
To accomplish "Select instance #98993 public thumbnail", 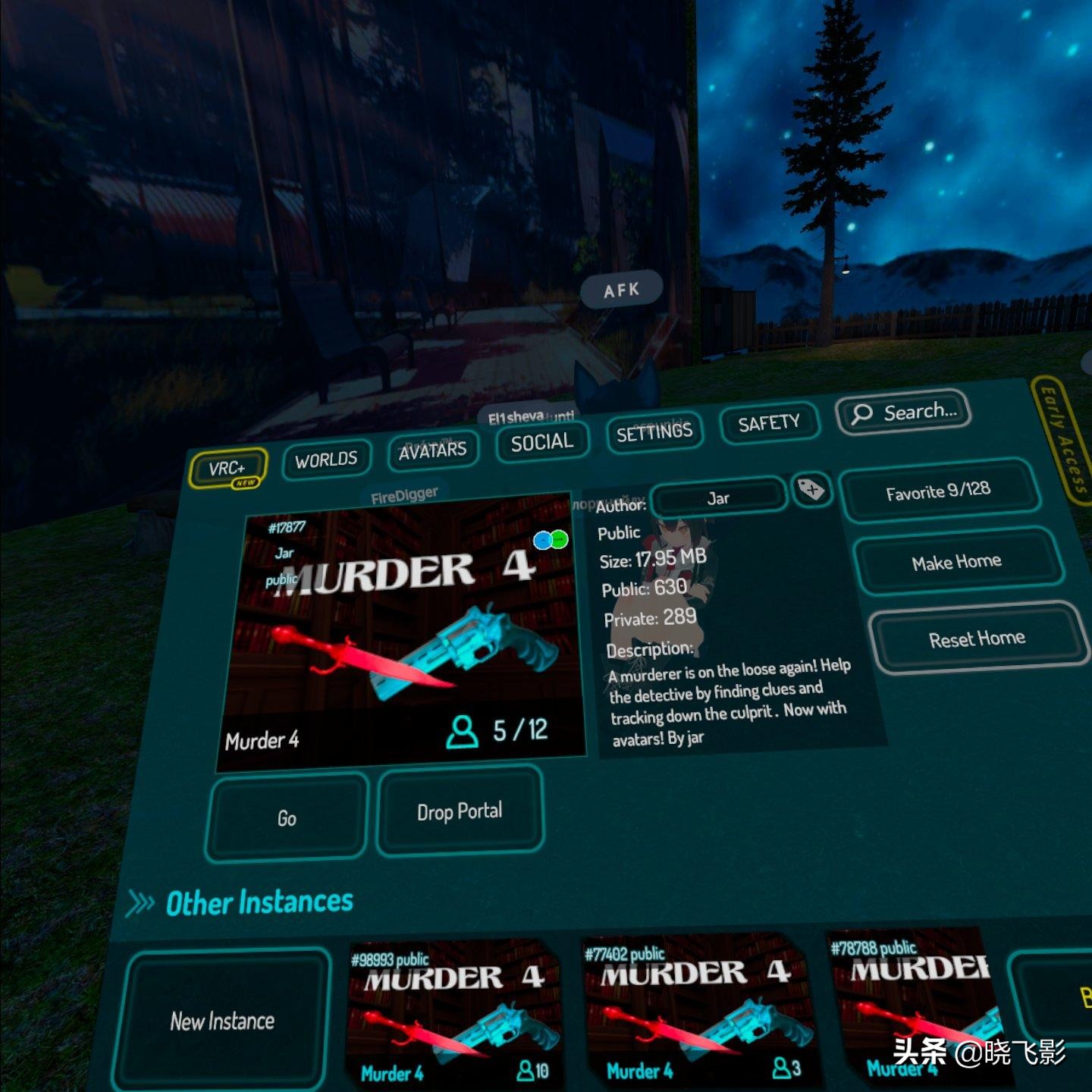I will (x=453, y=1013).
